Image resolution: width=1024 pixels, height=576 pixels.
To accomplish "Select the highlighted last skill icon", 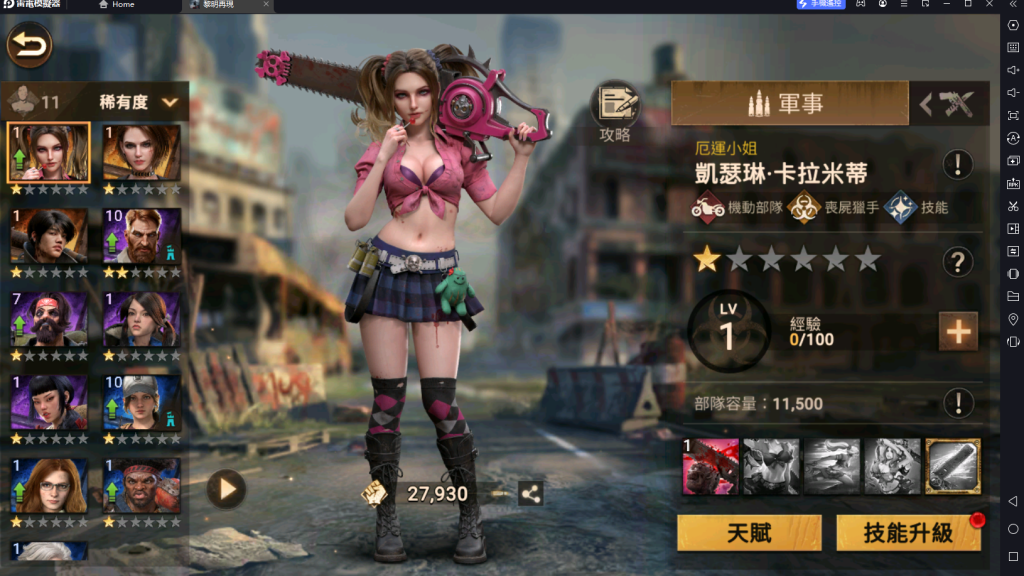I will pyautogui.click(x=952, y=467).
